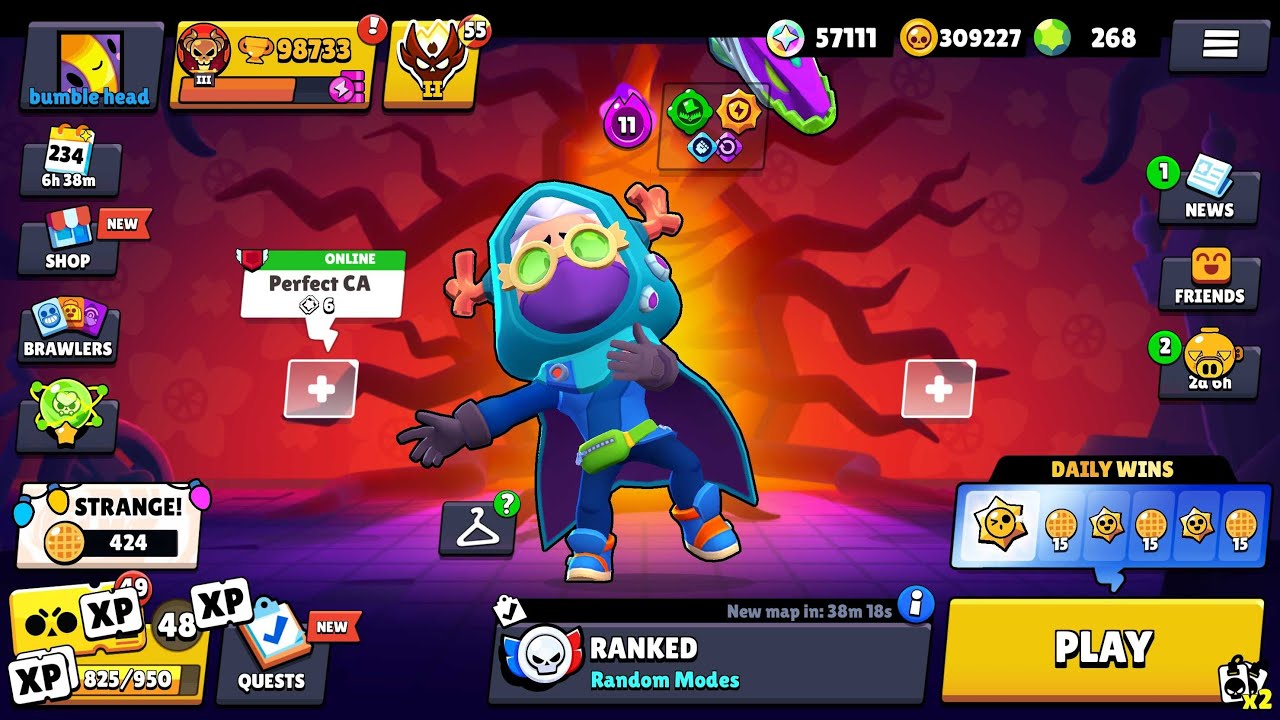
Task: Open the calendar event showing 234
Action: [x=70, y=164]
